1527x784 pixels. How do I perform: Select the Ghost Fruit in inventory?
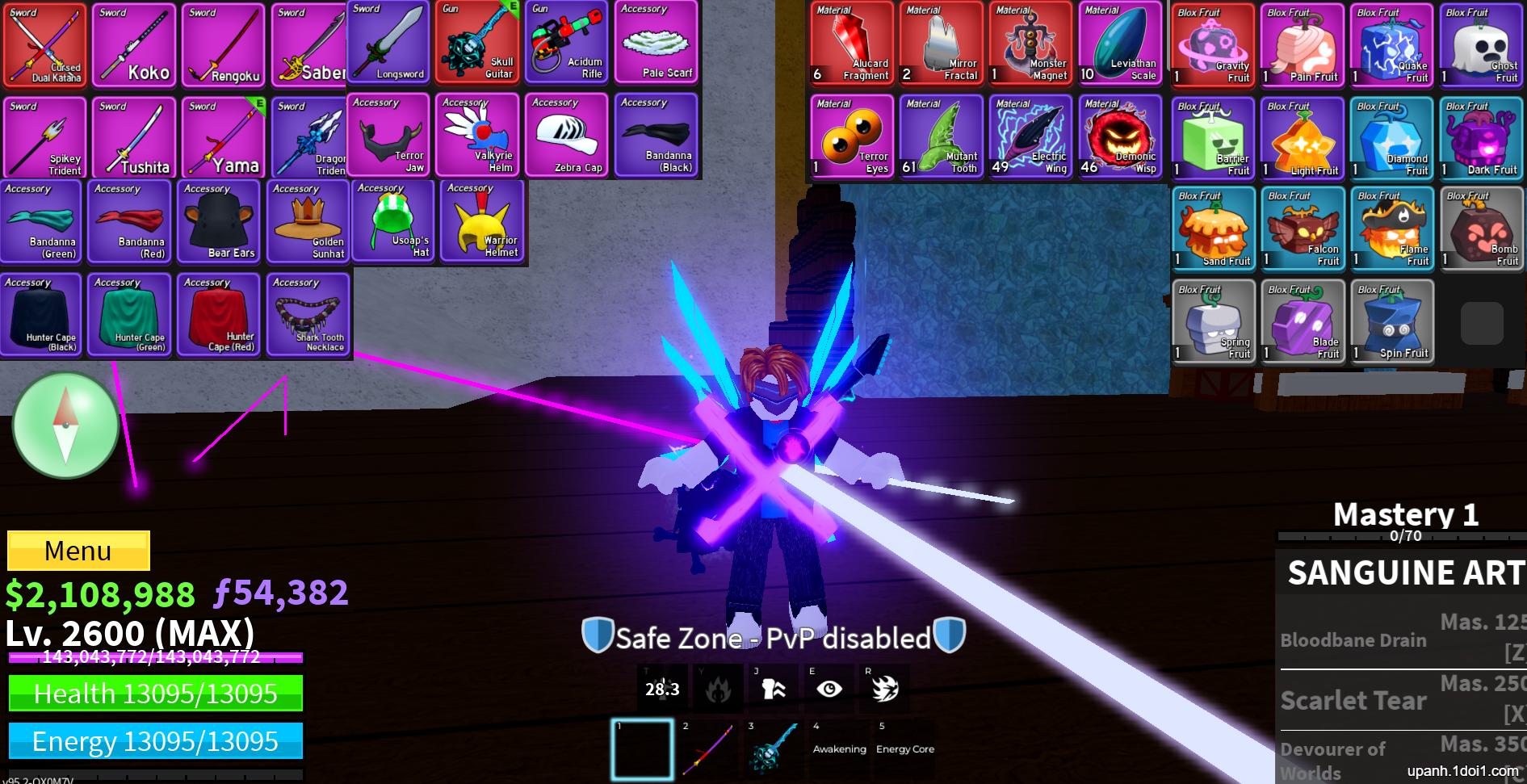click(x=1482, y=44)
